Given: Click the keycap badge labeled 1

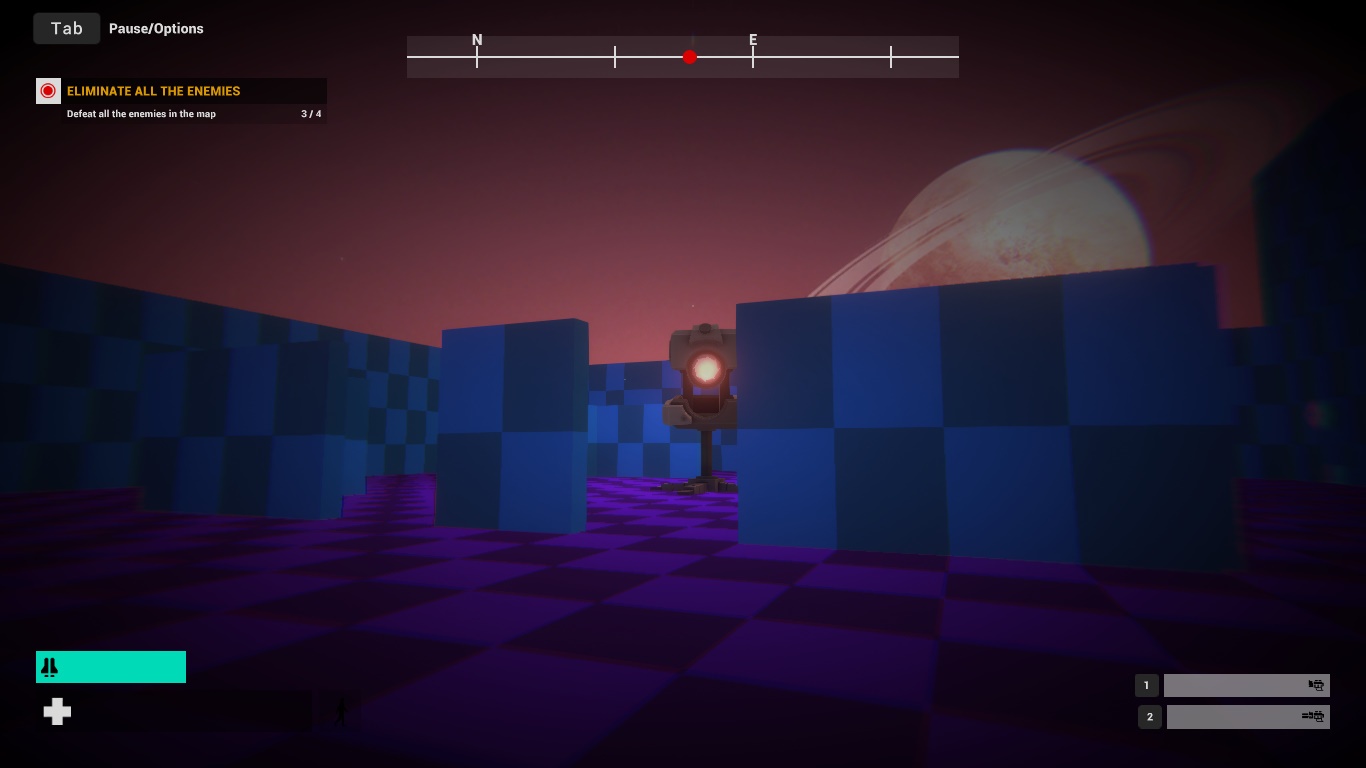Looking at the screenshot, I should click(x=1146, y=685).
